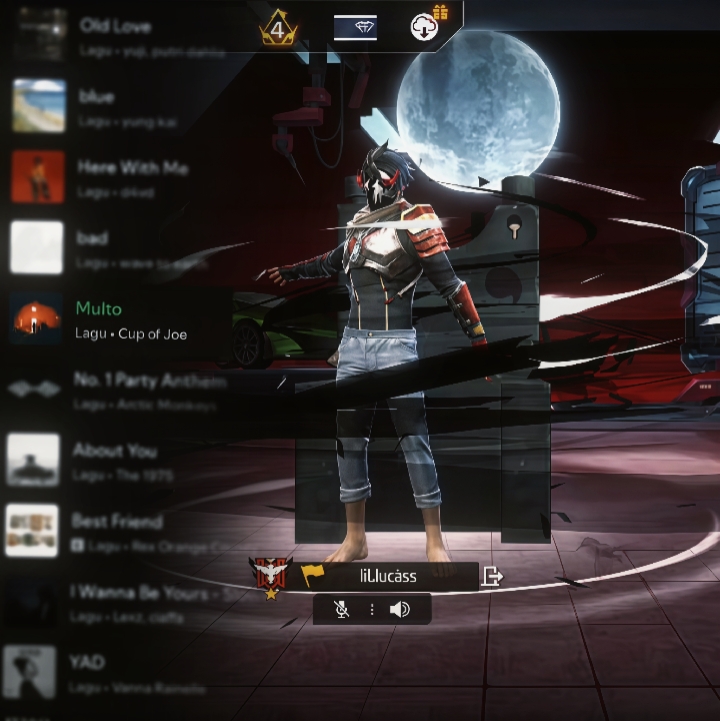
Task: Toggle the speaker sound icon
Action: point(400,609)
